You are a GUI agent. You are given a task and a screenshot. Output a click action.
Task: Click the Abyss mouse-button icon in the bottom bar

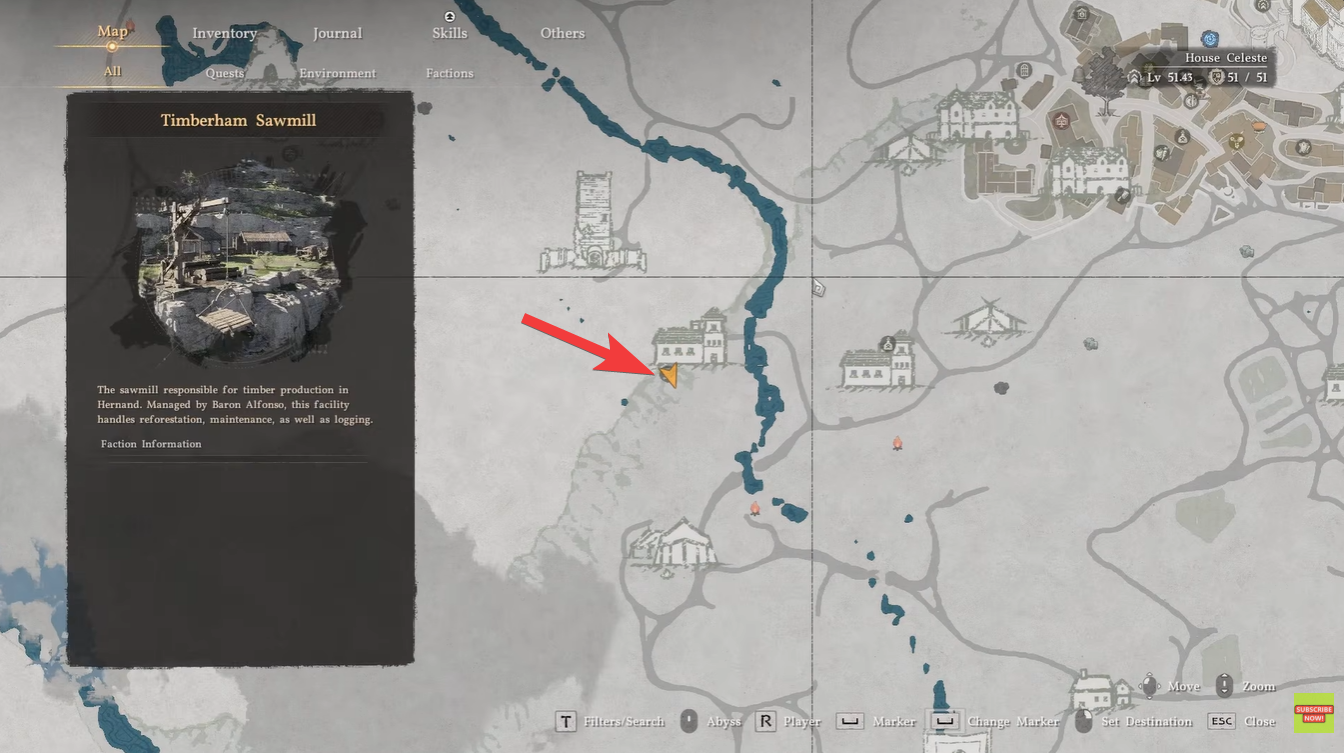689,721
